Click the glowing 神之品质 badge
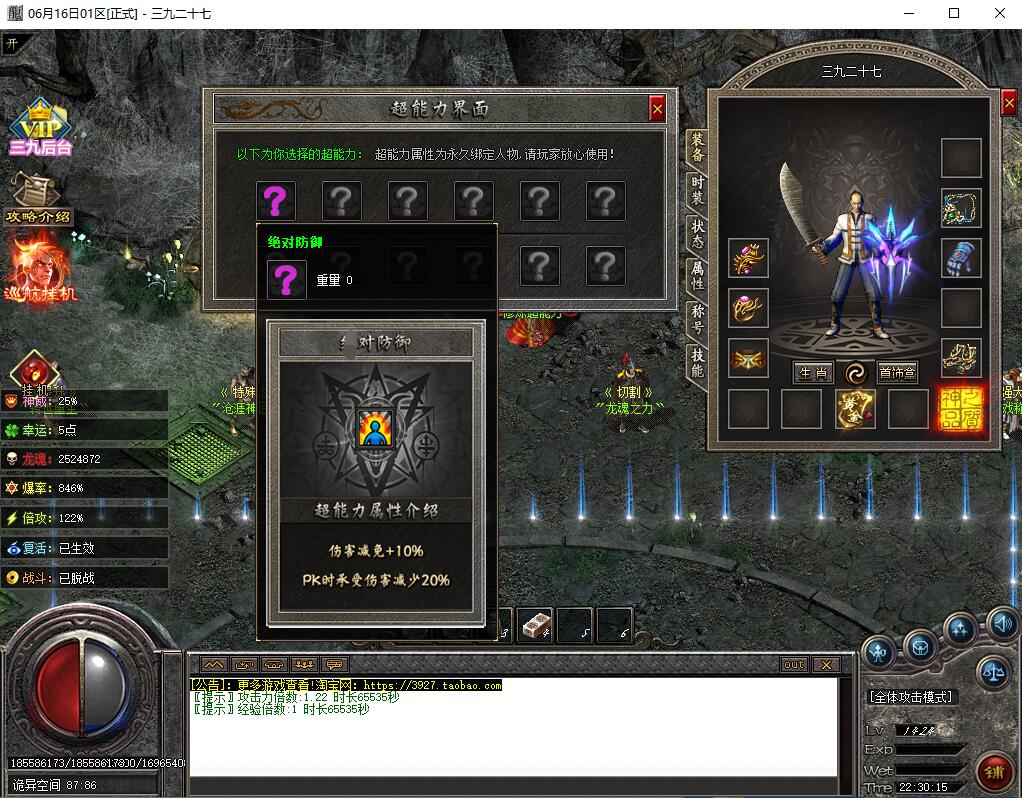Image resolution: width=1022 pixels, height=798 pixels. [x=960, y=409]
